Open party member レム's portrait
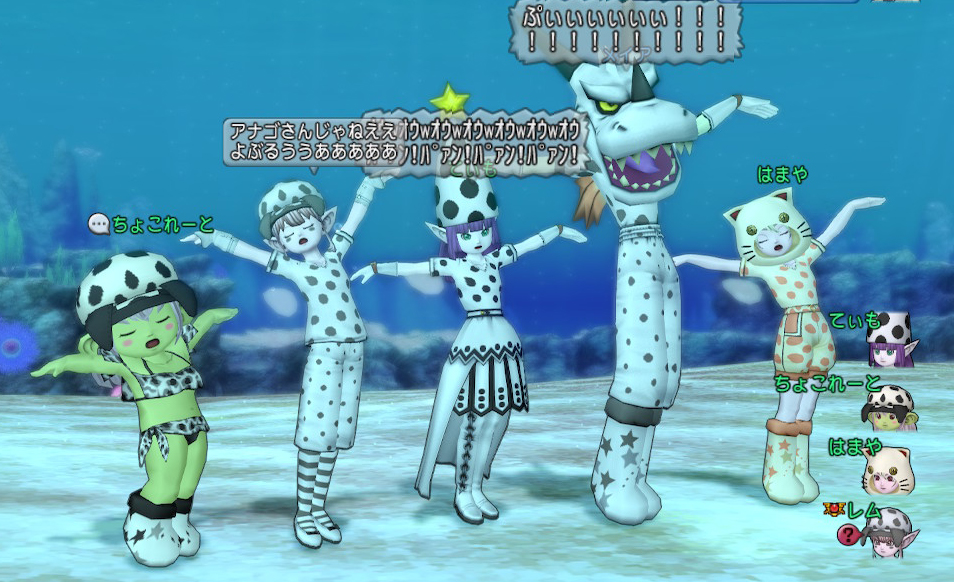 tap(889, 532)
